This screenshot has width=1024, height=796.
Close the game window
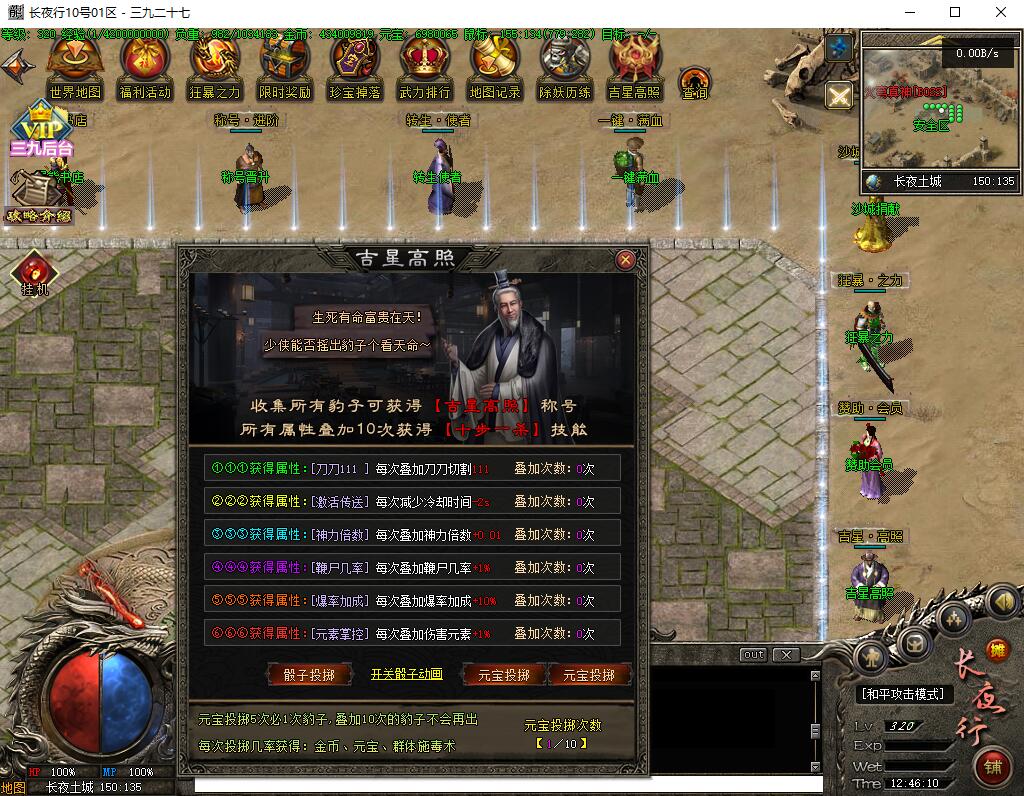click(1001, 13)
